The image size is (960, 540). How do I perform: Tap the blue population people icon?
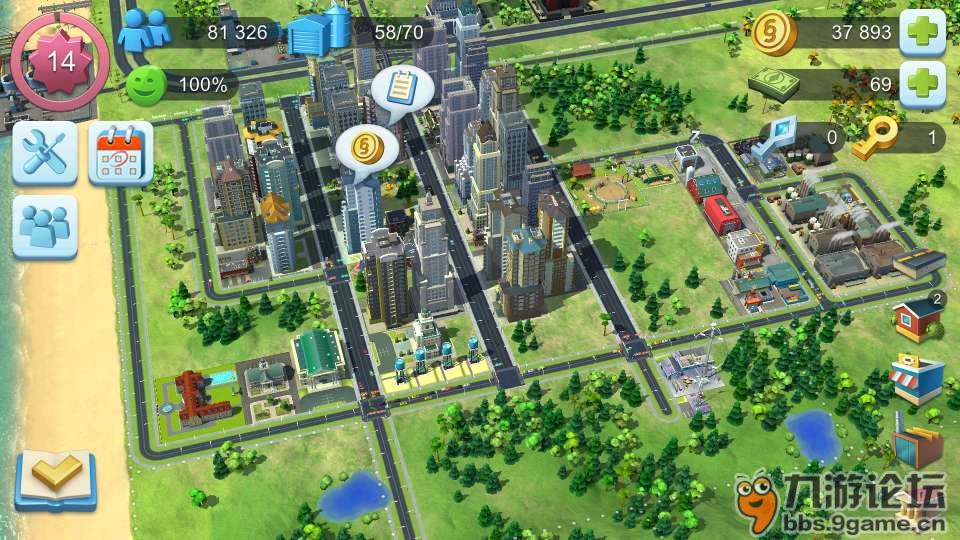click(143, 32)
